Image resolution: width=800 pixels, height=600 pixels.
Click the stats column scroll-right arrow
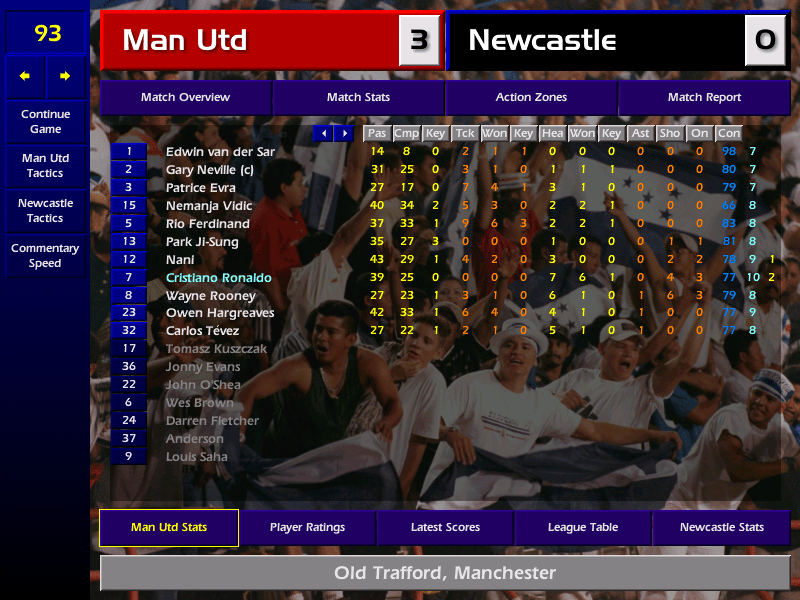coord(344,133)
